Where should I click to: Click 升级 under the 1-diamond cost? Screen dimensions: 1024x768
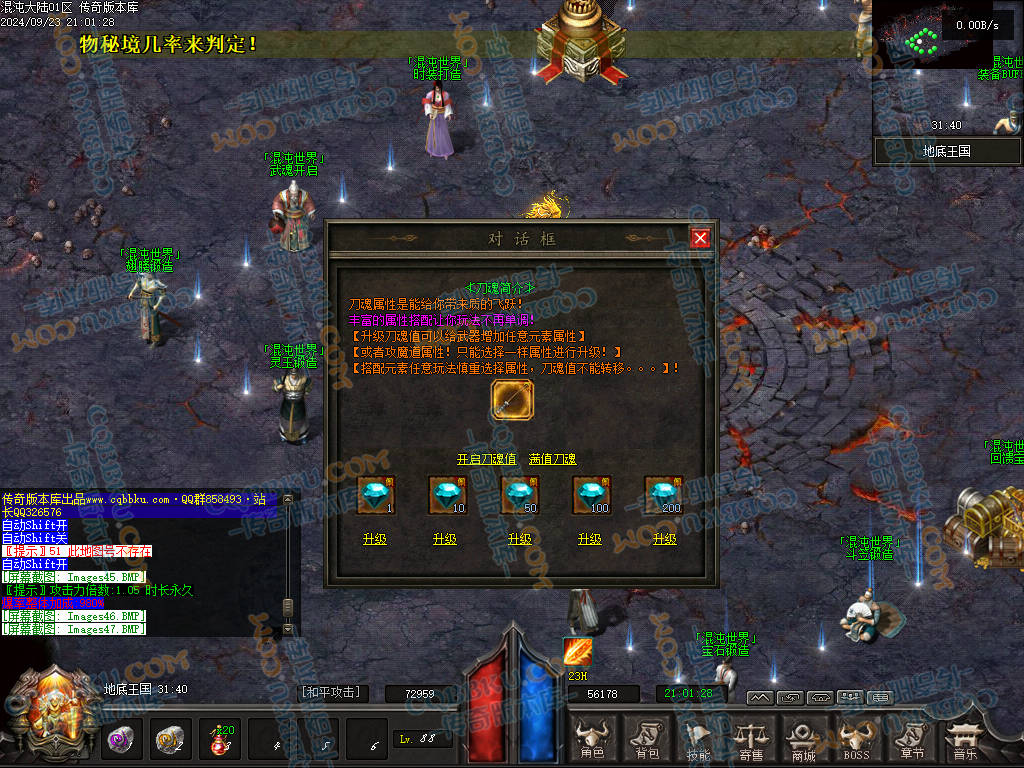coord(375,539)
